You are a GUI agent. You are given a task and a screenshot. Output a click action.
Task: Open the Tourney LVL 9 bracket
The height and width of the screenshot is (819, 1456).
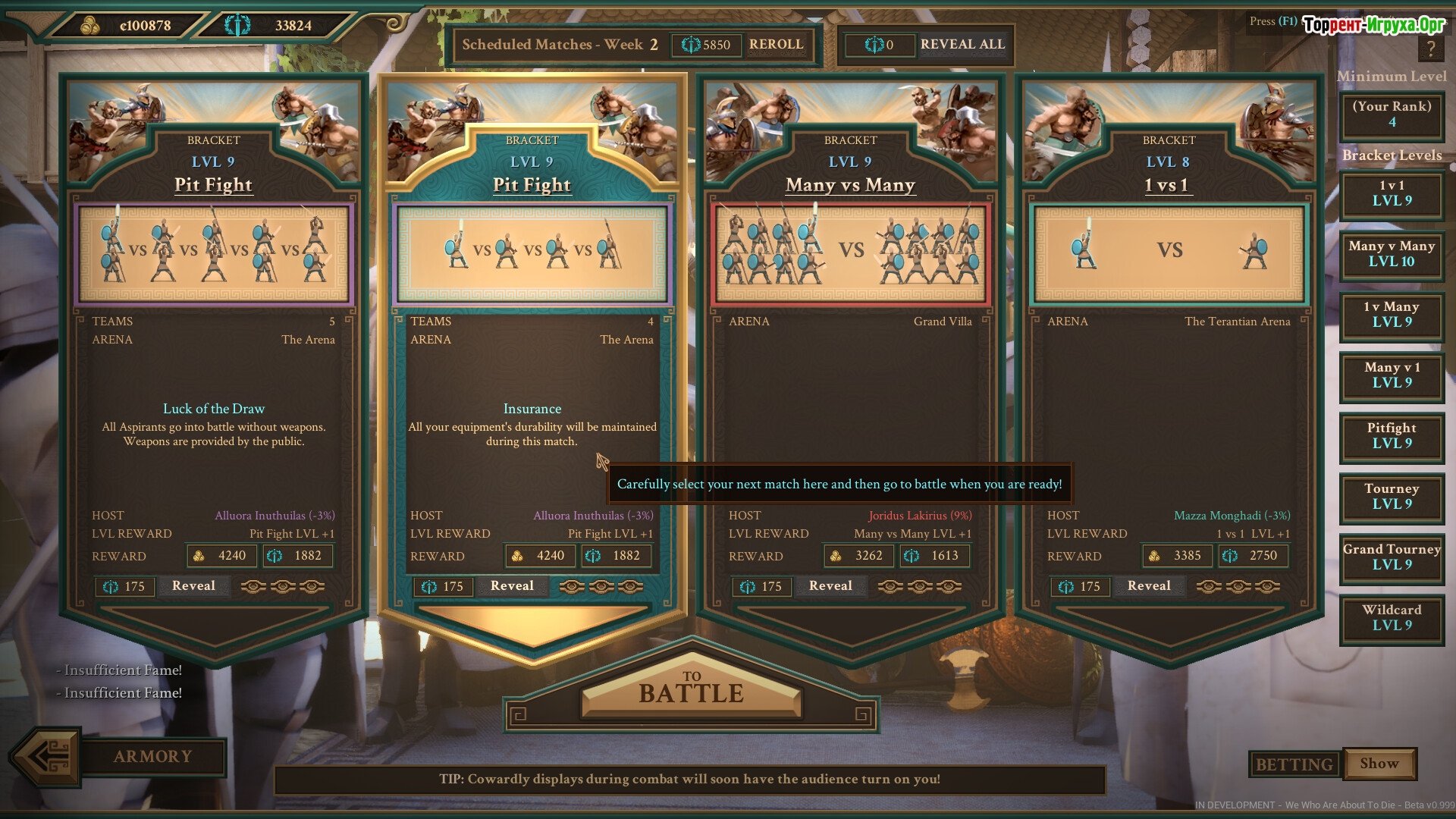[1392, 497]
